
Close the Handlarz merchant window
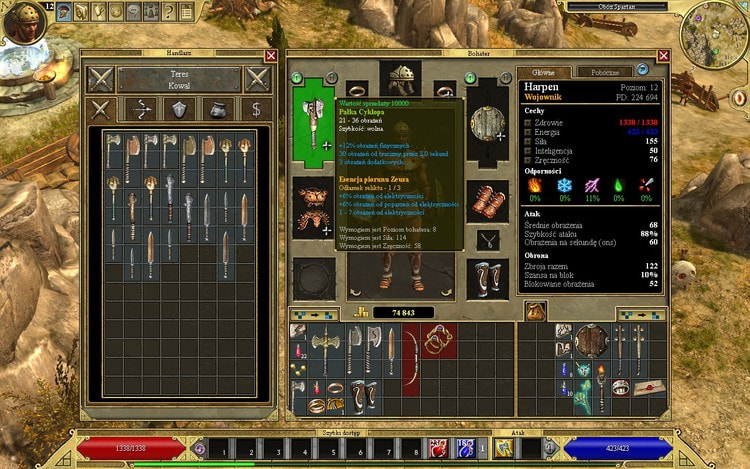[271, 56]
